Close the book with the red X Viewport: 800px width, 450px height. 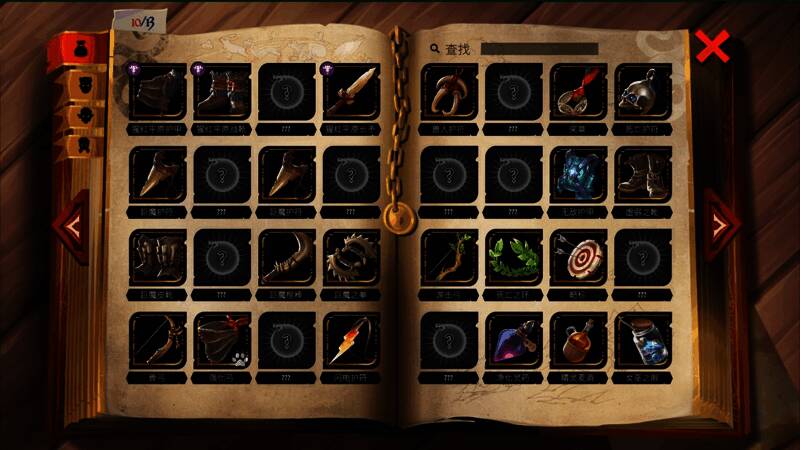(712, 47)
